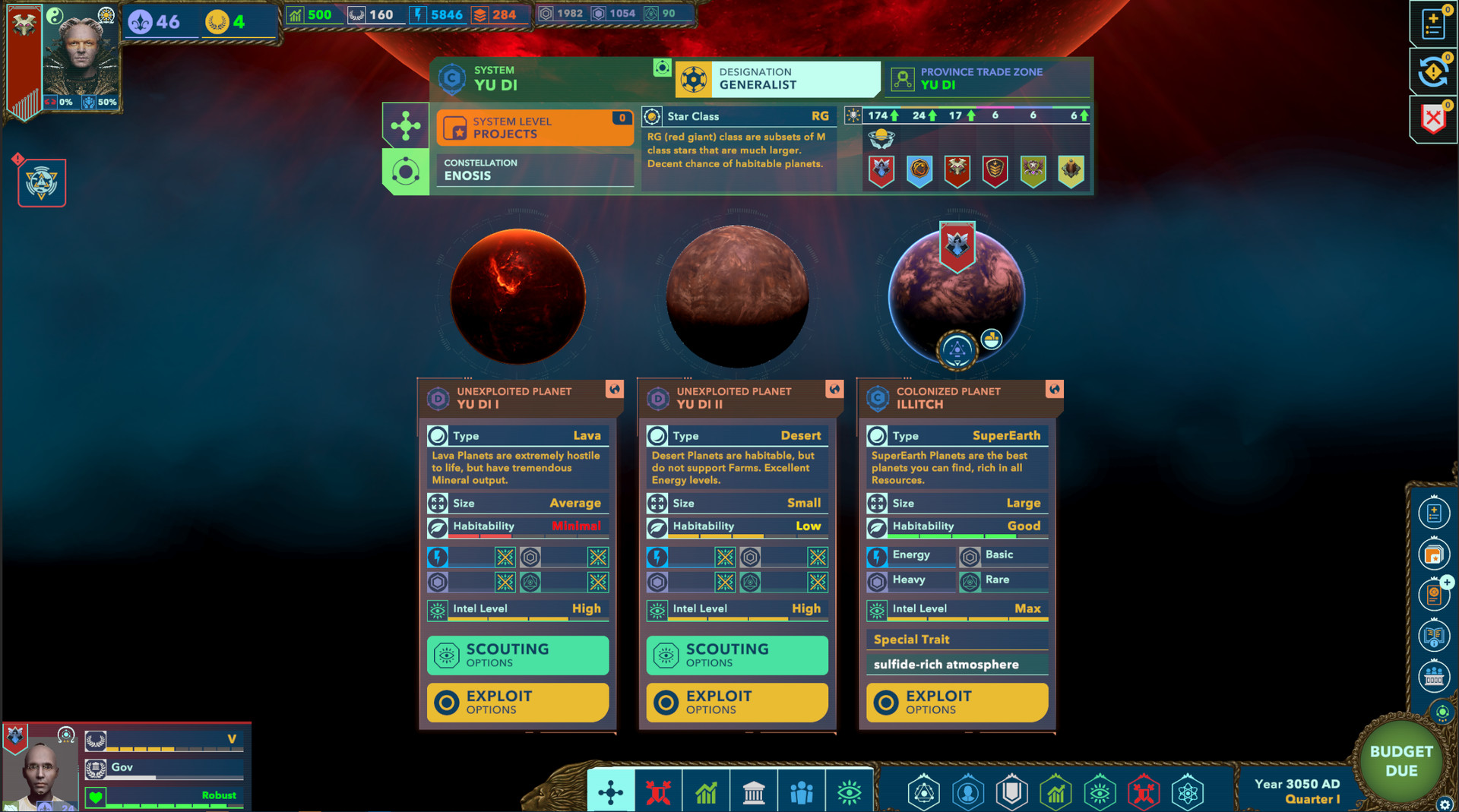Open the leader portrait hexagon icon bottom right
The image size is (1459, 812).
pos(967,792)
